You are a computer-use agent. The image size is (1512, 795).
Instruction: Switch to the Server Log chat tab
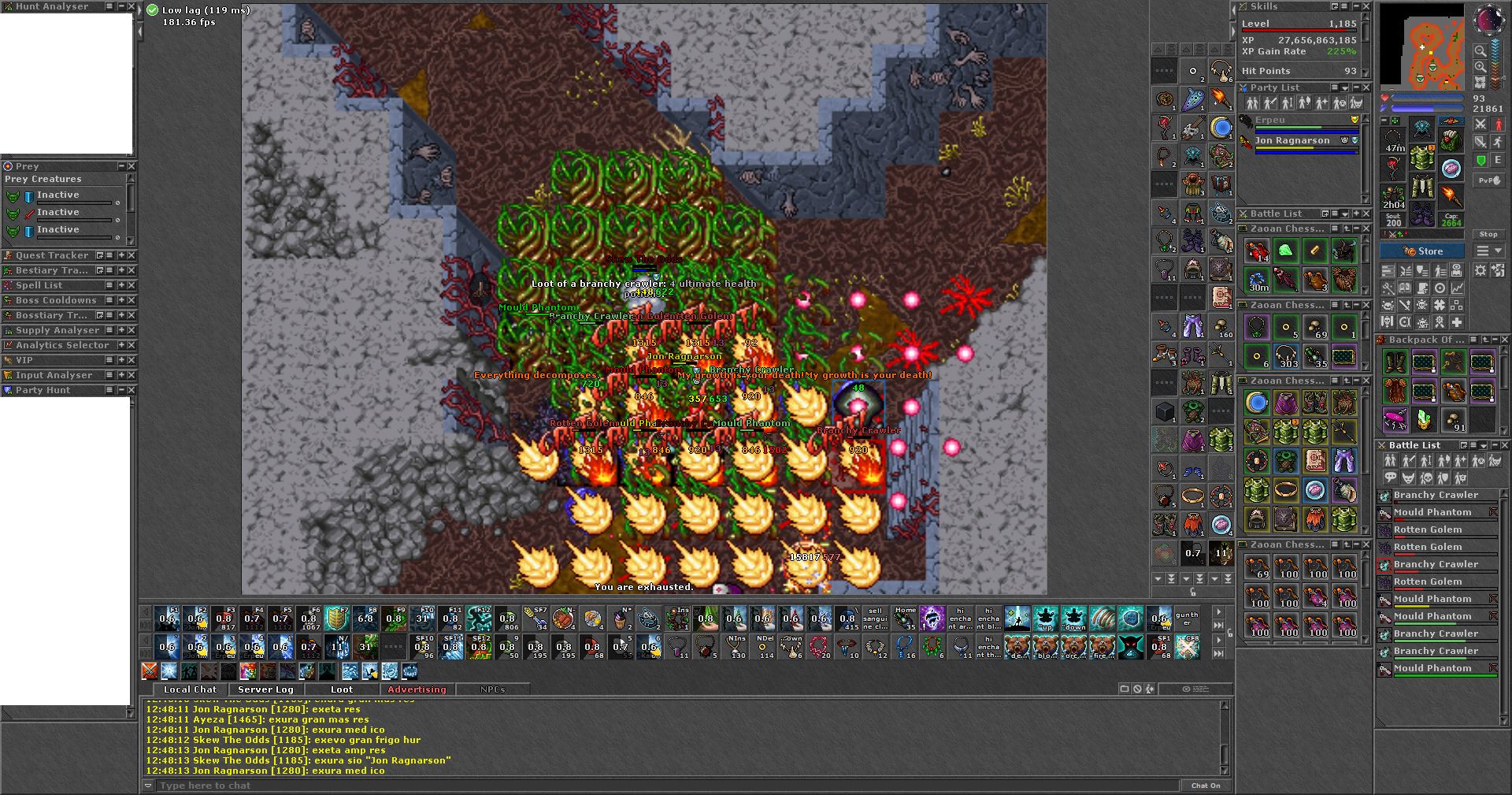pyautogui.click(x=265, y=689)
